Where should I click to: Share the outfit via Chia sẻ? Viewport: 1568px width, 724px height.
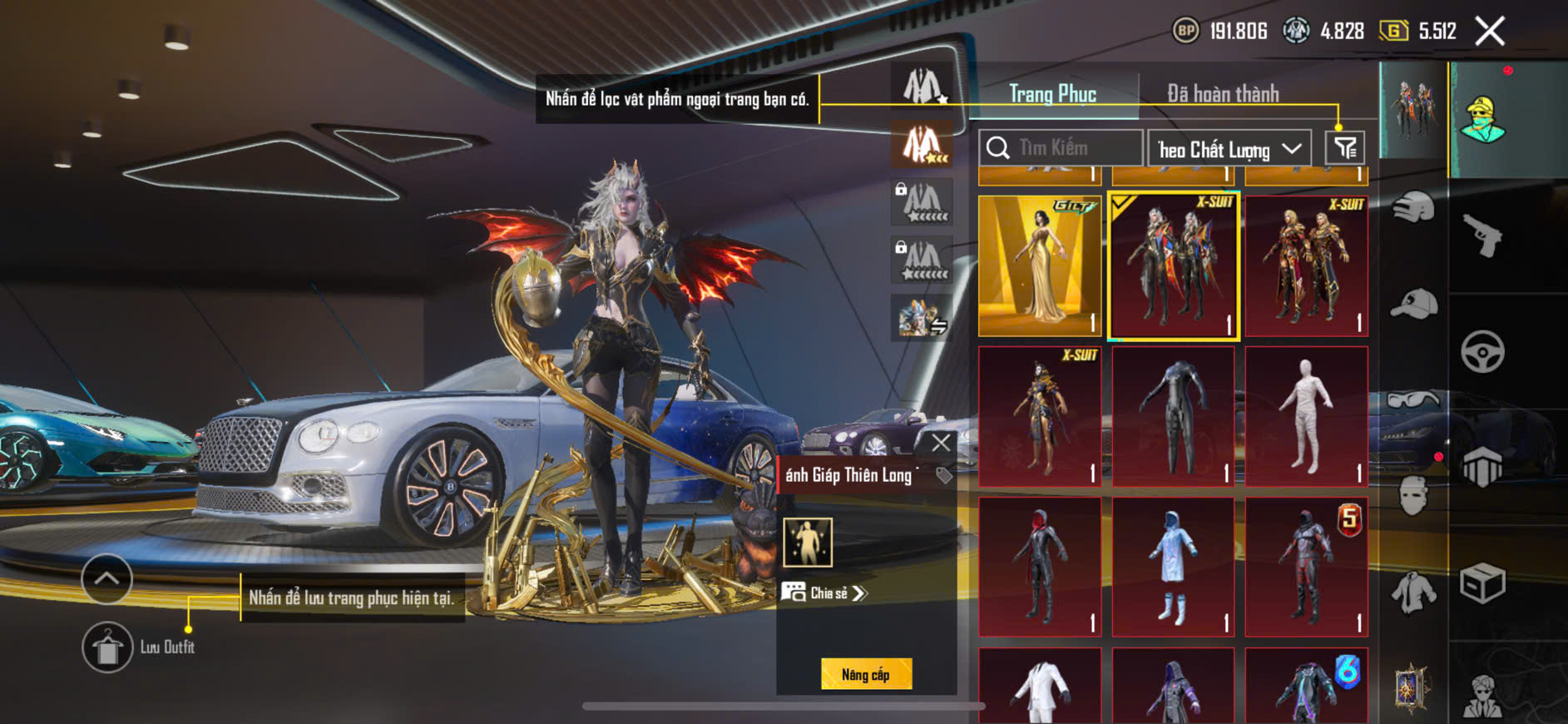click(824, 593)
